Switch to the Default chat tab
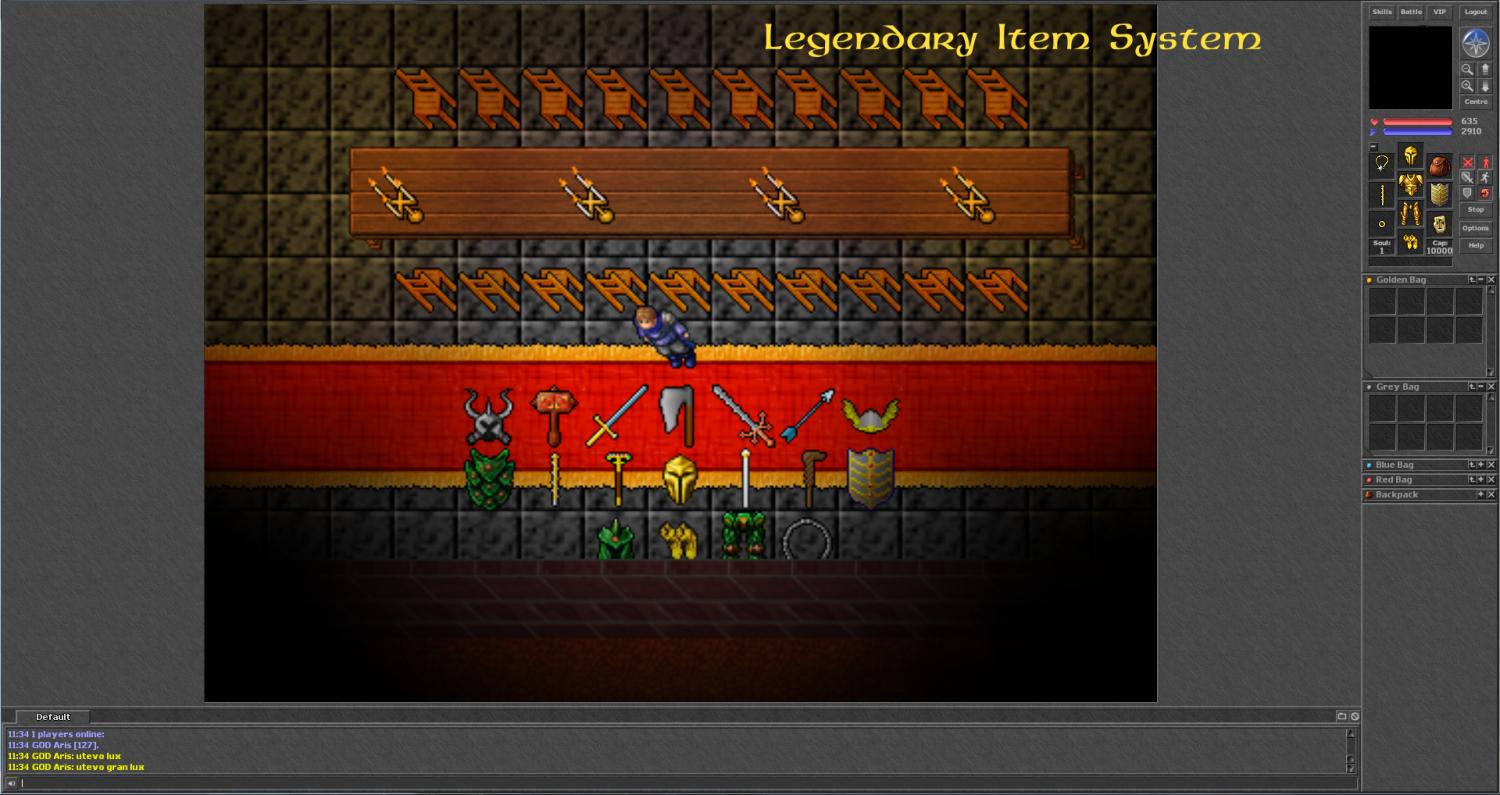 [53, 717]
